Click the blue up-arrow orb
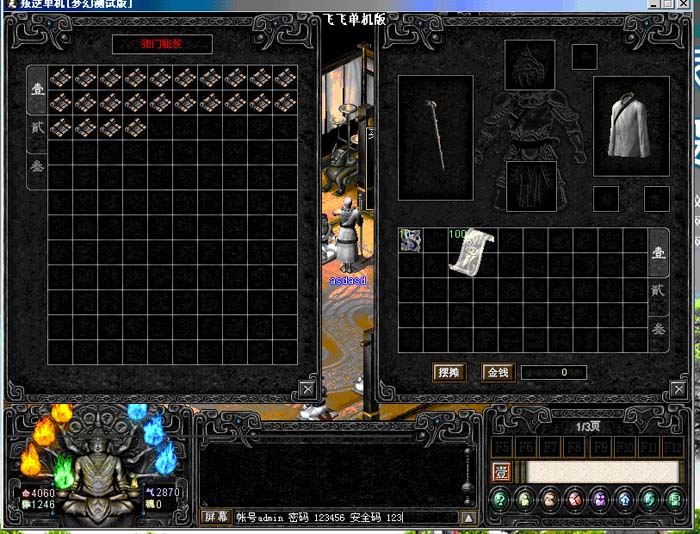This screenshot has width=700, height=534. [624, 499]
